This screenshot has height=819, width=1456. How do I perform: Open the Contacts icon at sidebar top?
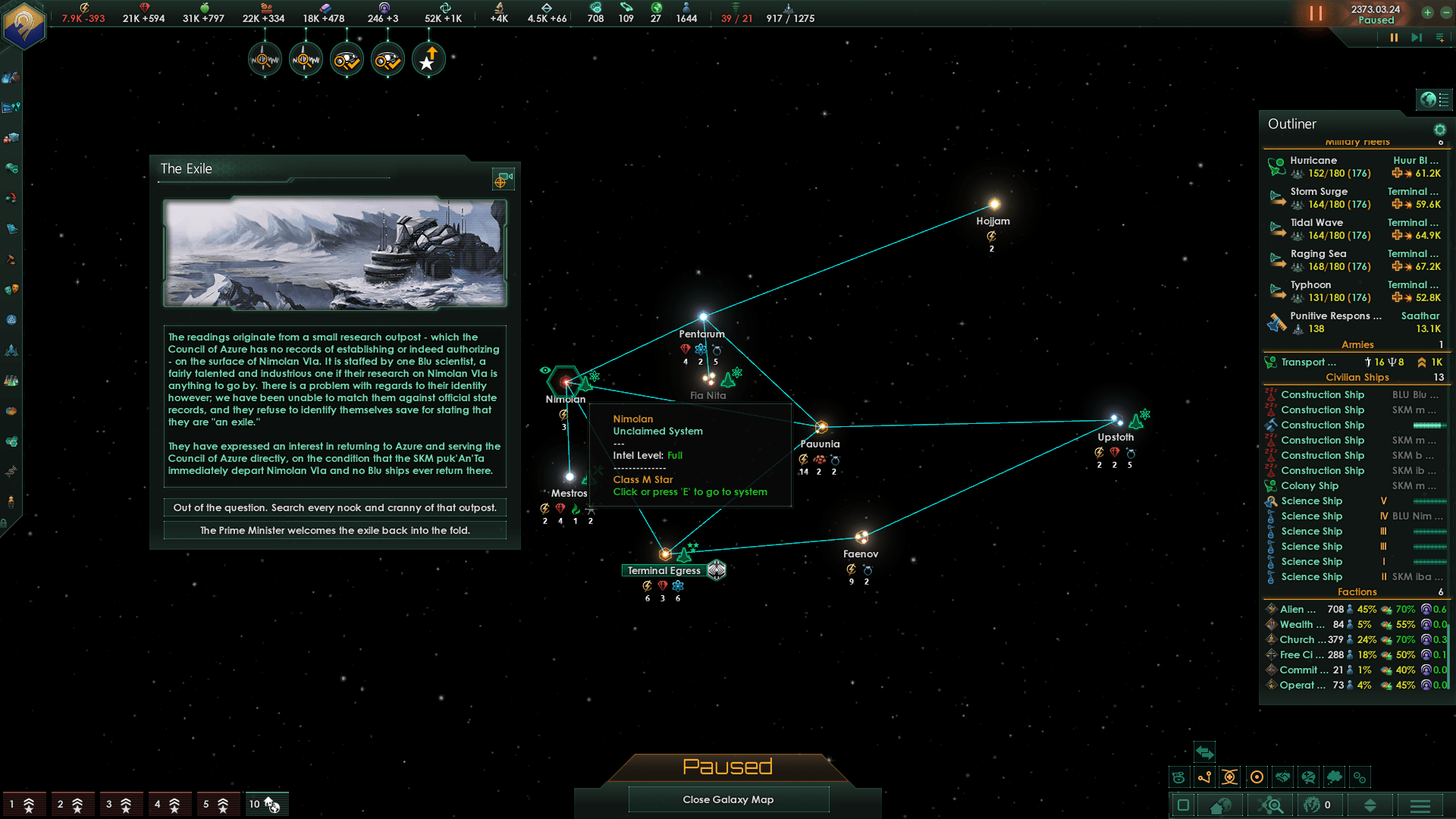point(11,78)
